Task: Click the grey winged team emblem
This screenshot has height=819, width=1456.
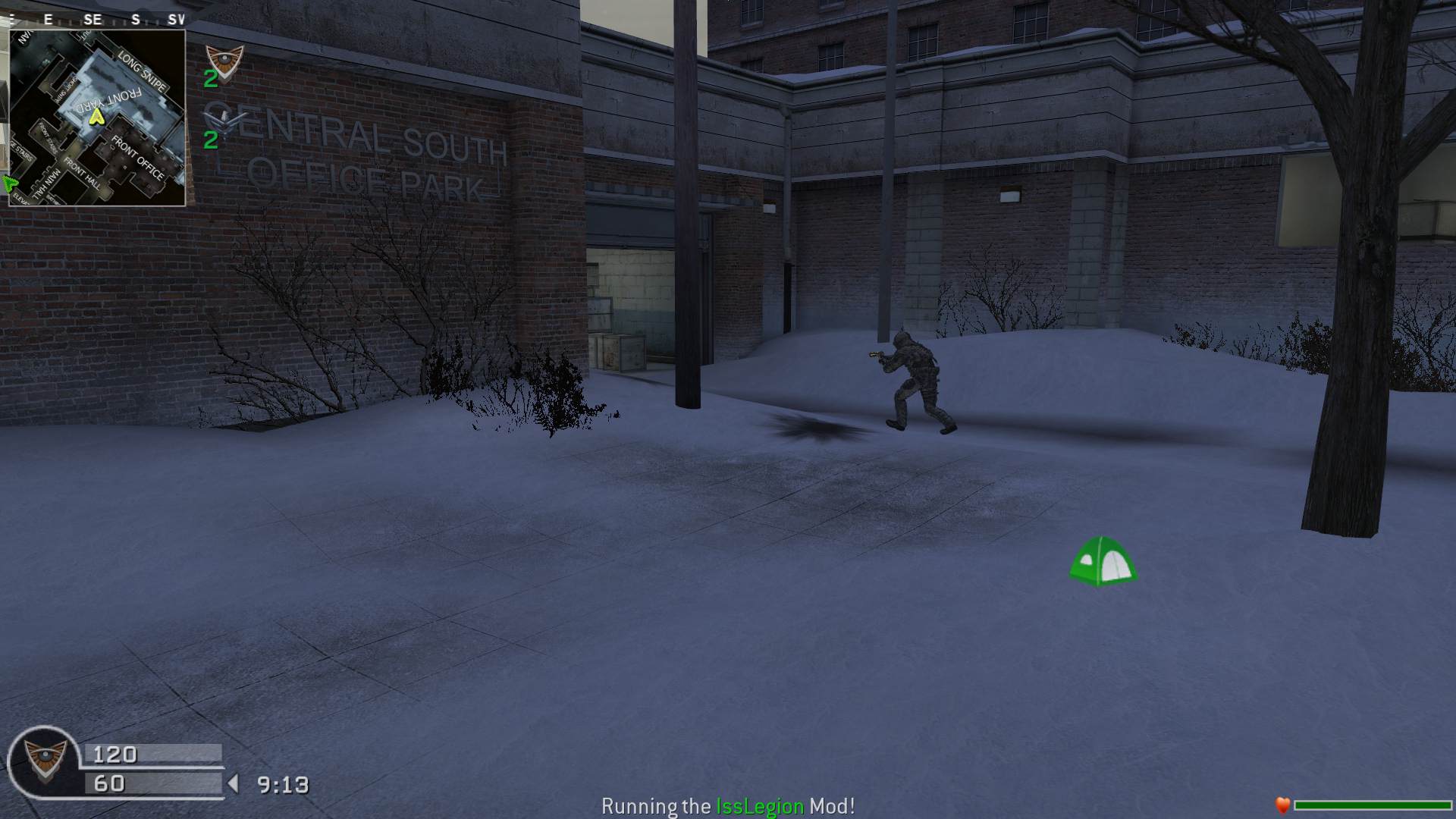Action: 224,119
